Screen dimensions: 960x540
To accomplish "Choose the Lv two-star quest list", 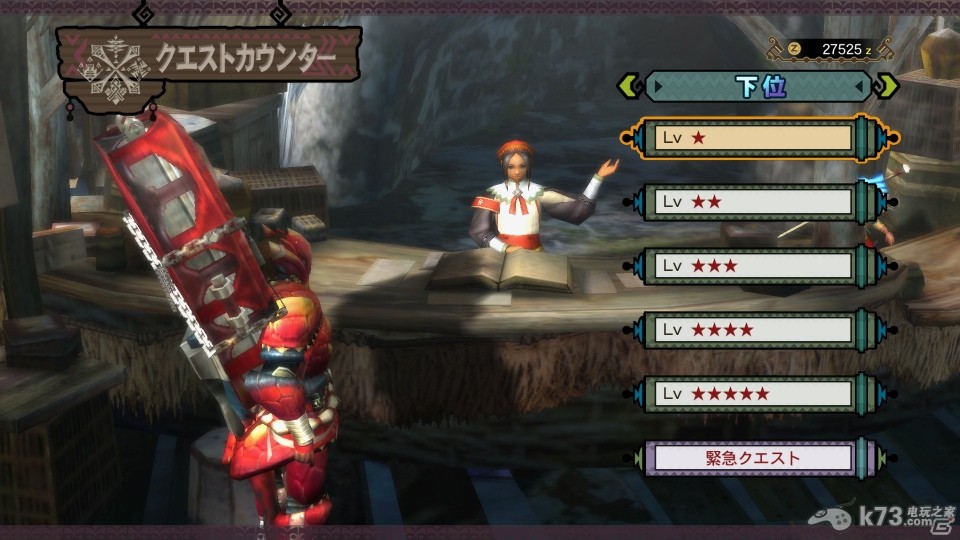I will point(755,202).
